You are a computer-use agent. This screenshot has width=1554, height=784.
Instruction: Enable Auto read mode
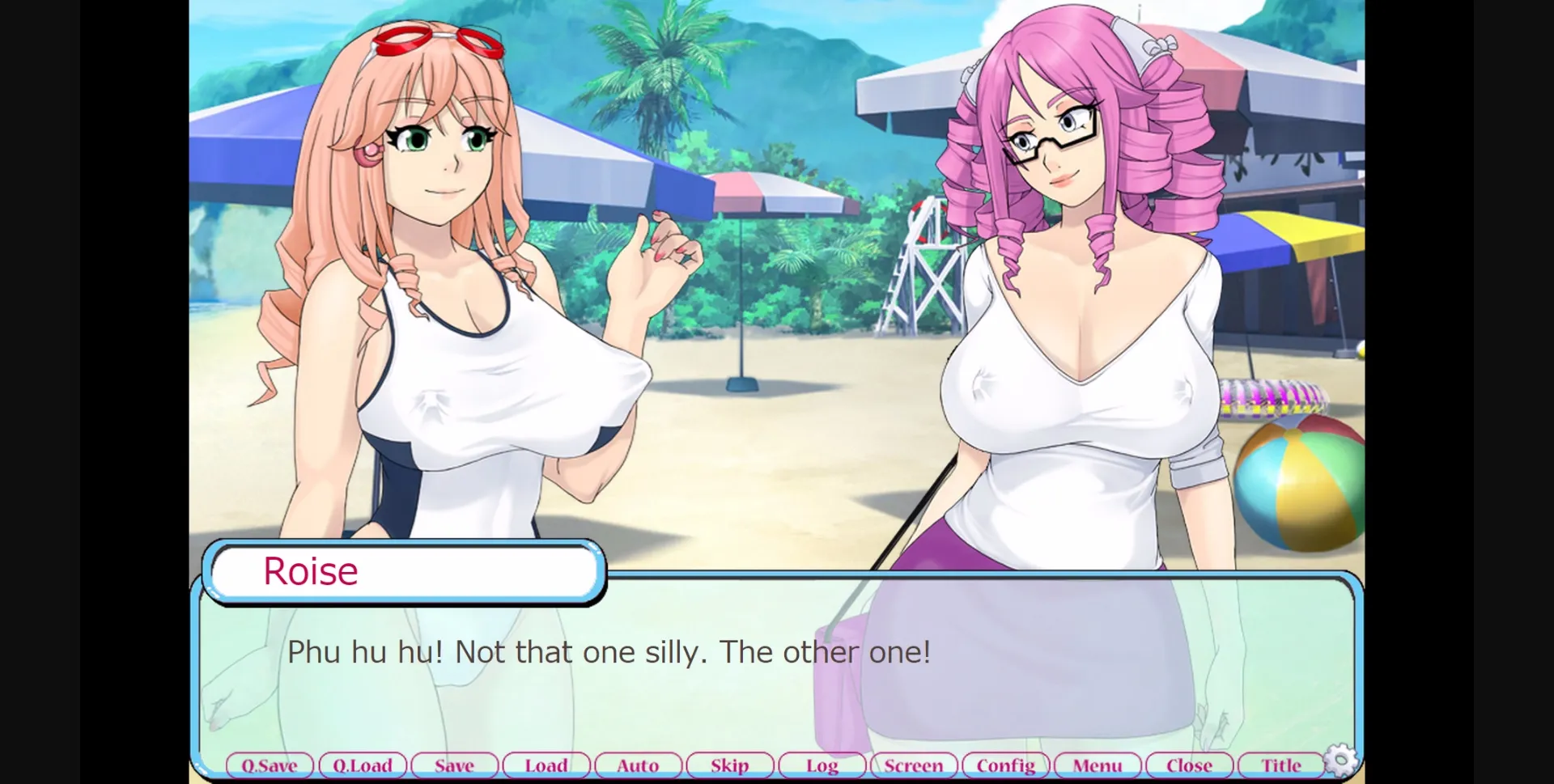[638, 765]
